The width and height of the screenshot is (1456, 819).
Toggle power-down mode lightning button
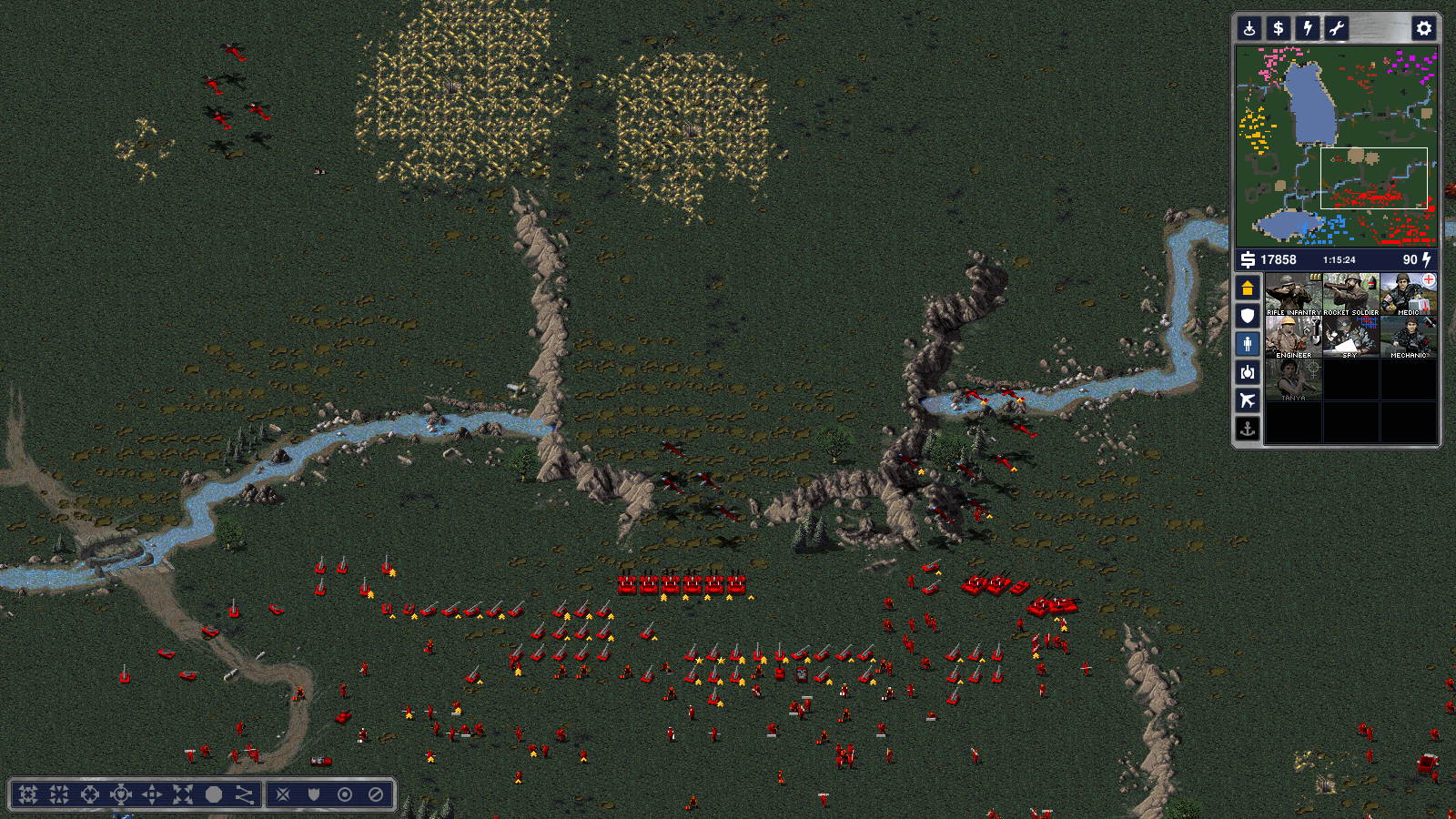coord(1308,28)
